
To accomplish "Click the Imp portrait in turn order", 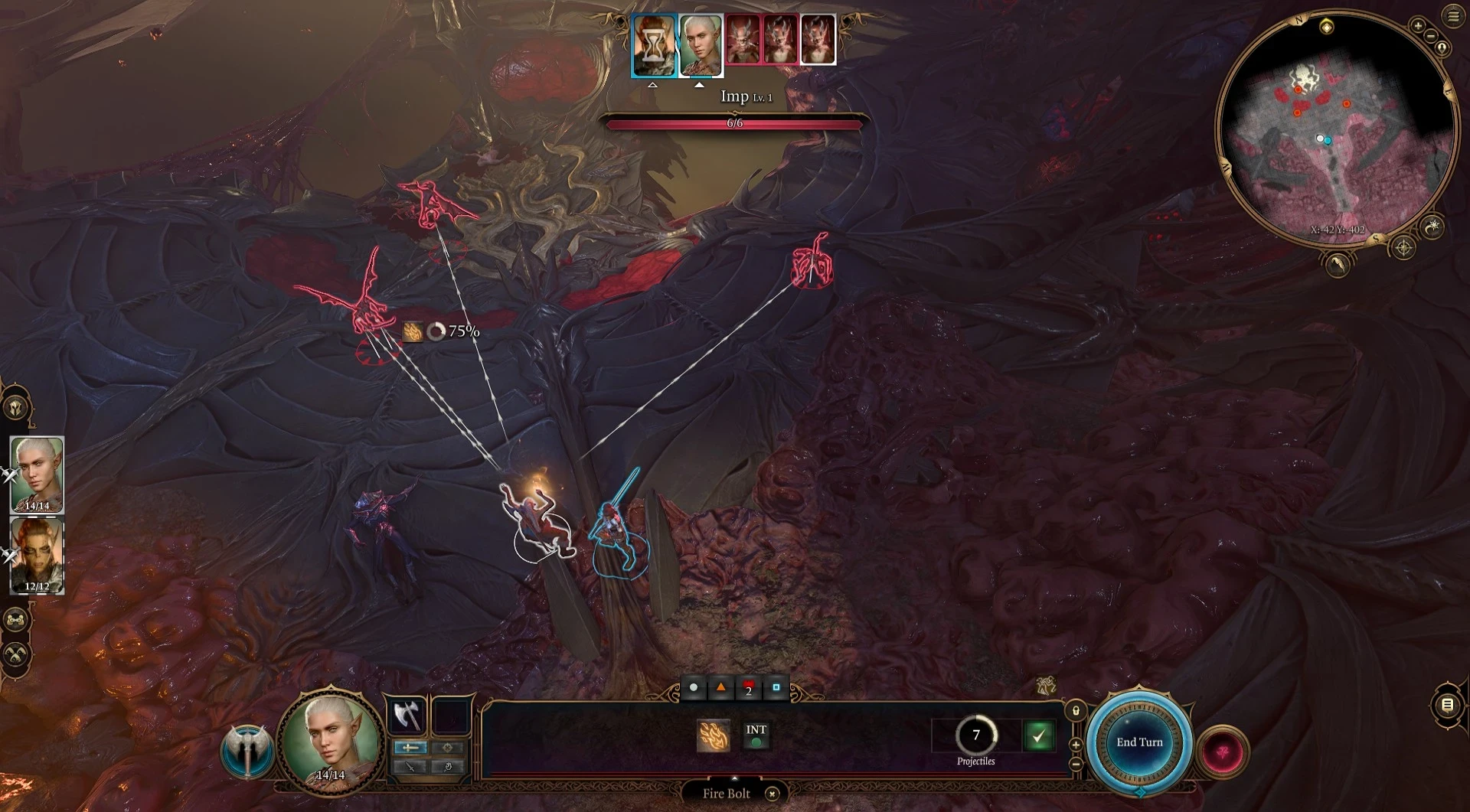I will pos(742,39).
